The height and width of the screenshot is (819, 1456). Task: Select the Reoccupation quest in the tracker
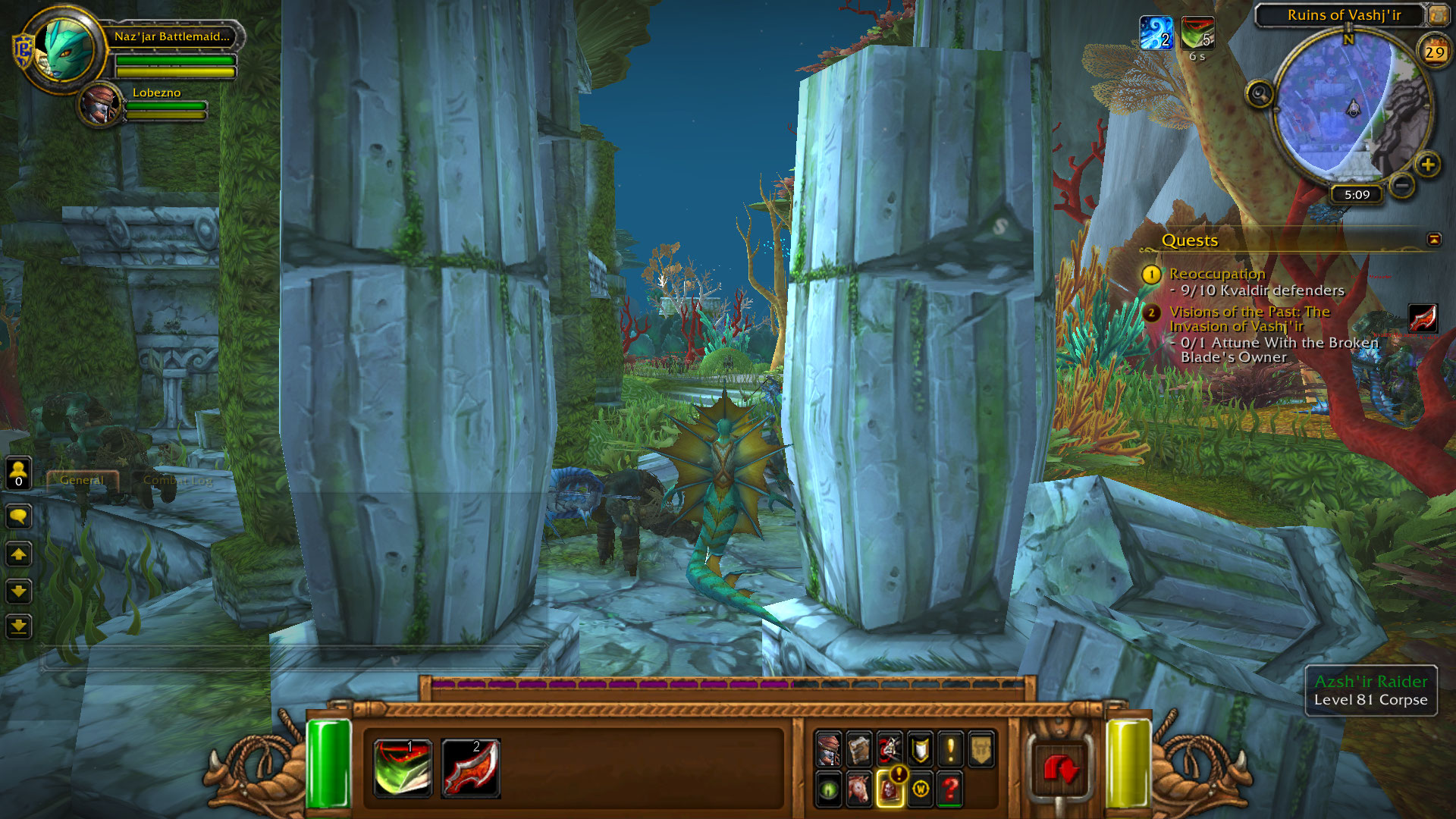tap(1216, 274)
